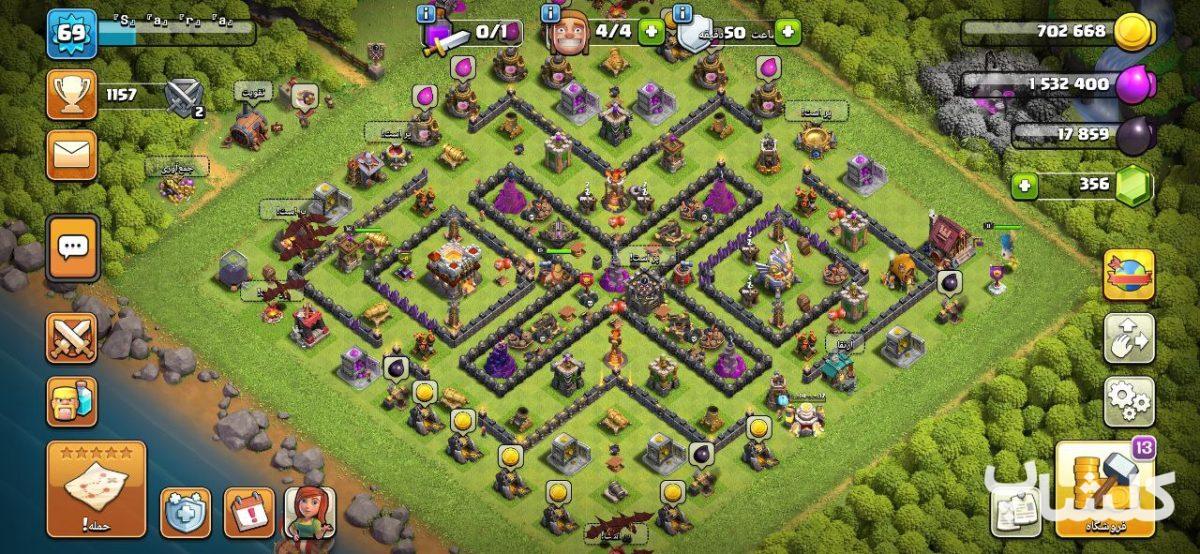Open the crossed swords clan war button

click(x=72, y=338)
